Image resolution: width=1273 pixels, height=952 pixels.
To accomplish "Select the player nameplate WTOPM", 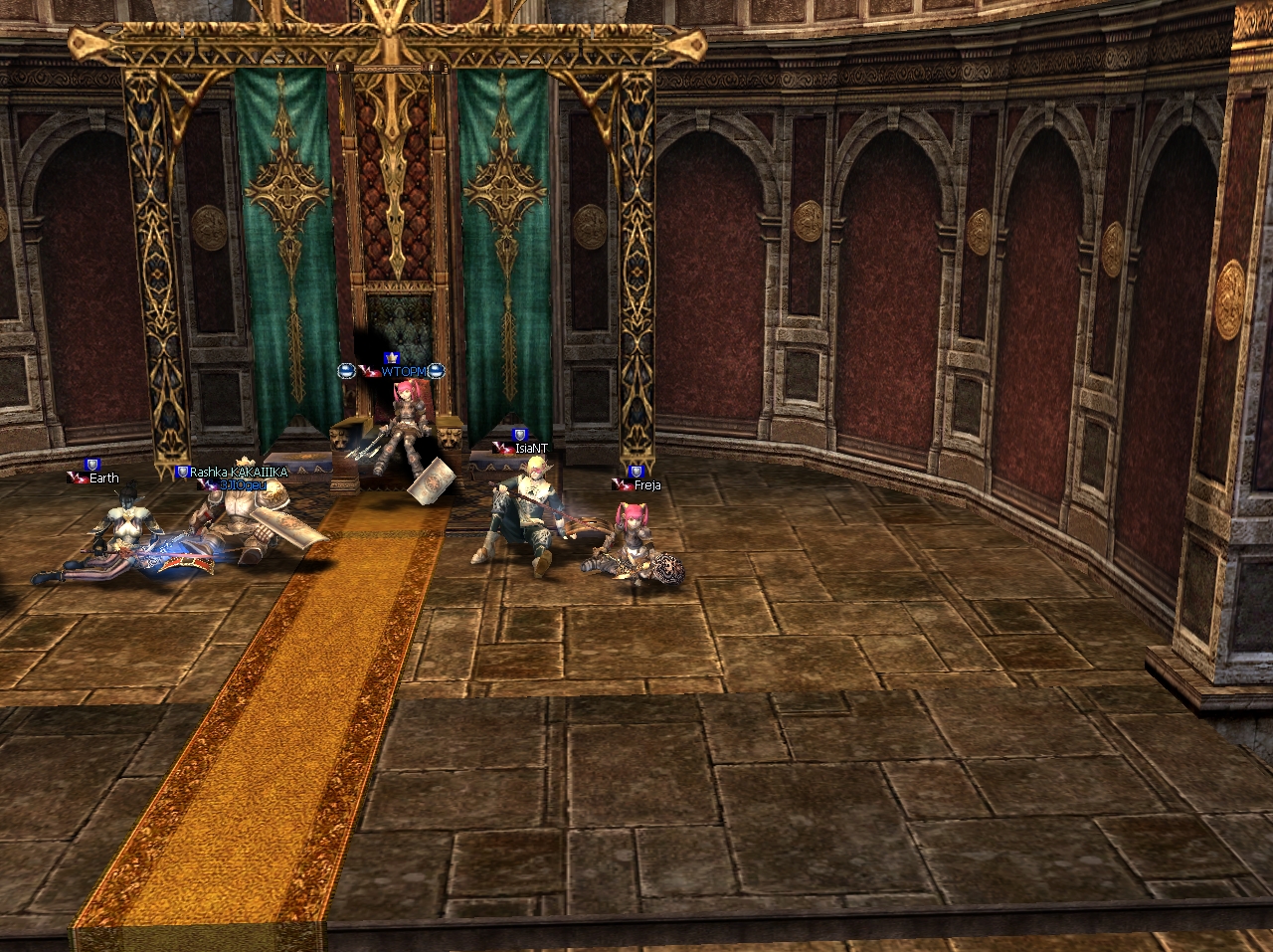I will (x=403, y=371).
